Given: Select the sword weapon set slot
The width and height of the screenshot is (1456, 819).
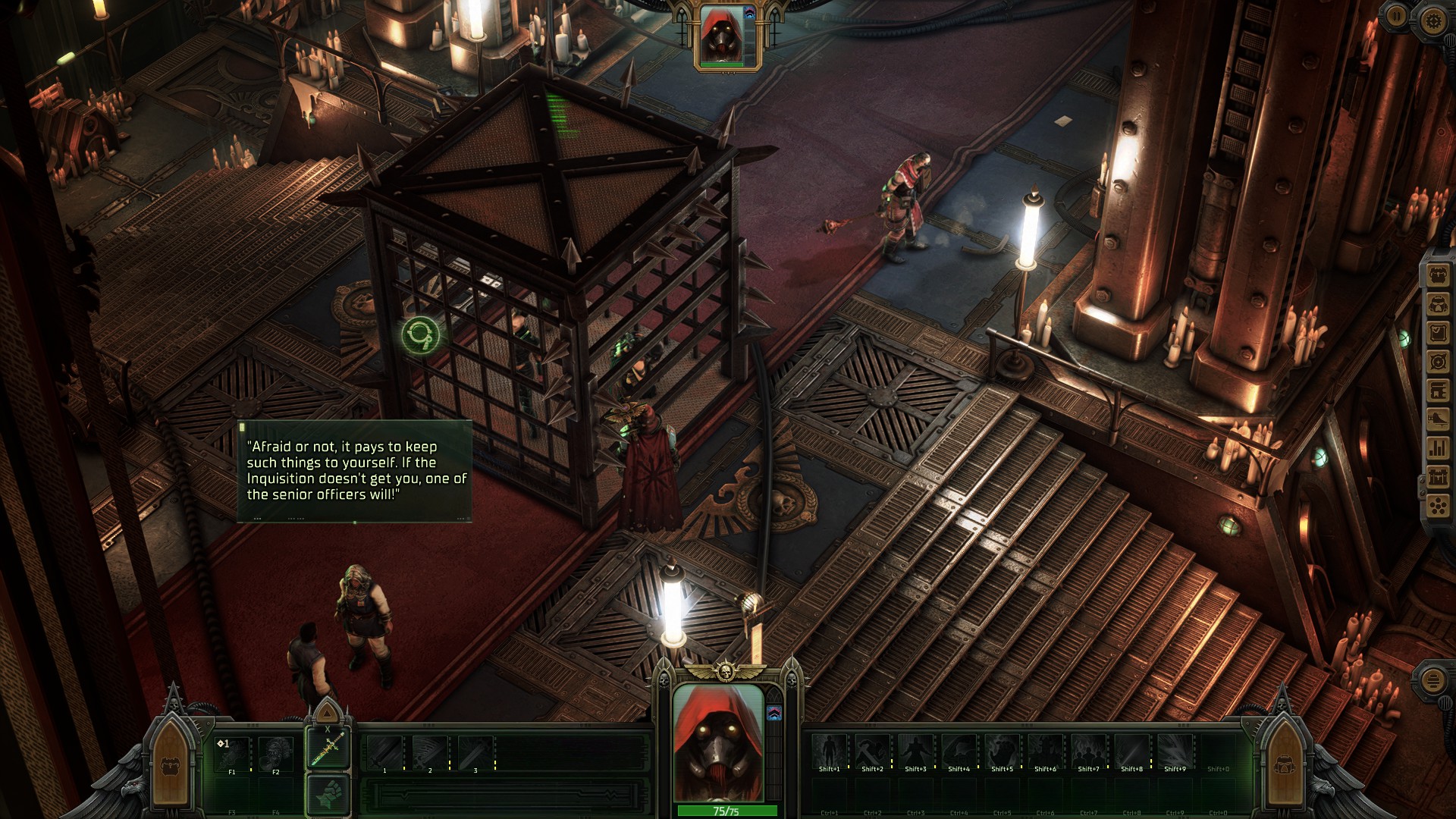Looking at the screenshot, I should coord(328,748).
